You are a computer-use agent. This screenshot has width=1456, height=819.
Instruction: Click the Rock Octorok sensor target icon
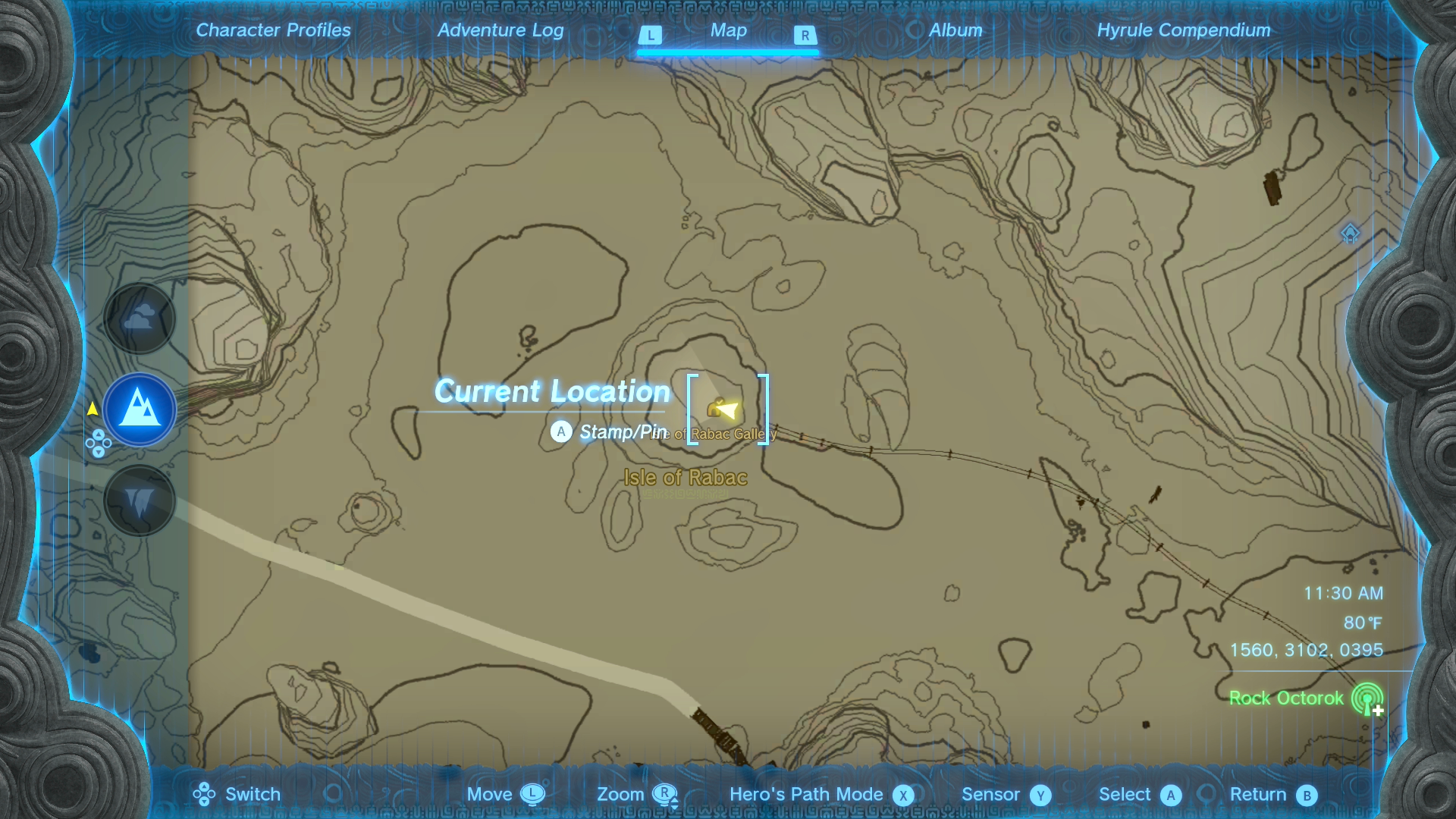1367,698
